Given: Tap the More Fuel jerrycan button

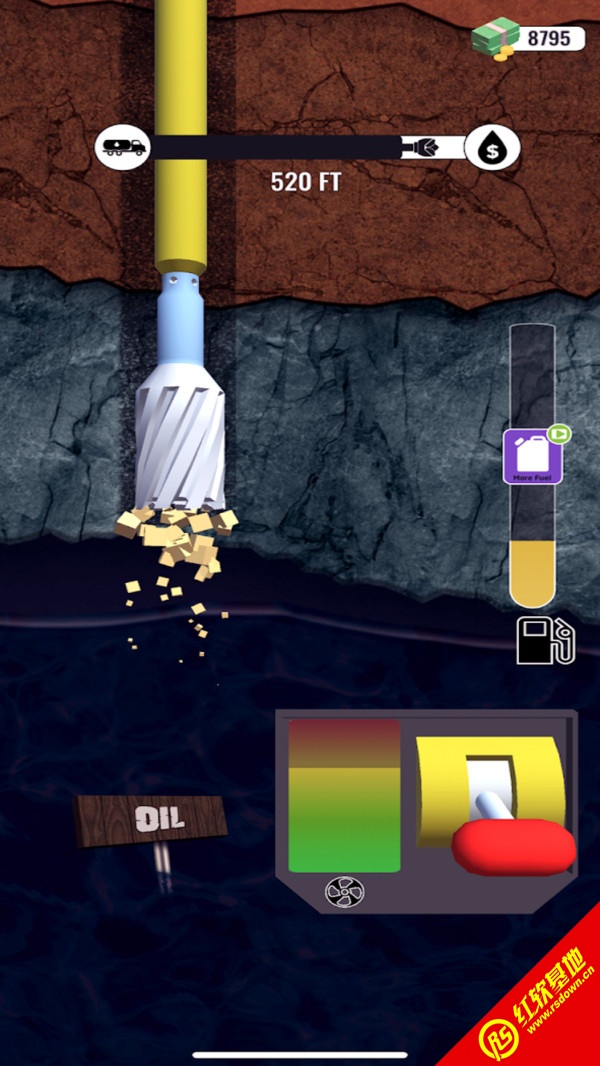Looking at the screenshot, I should (x=532, y=456).
